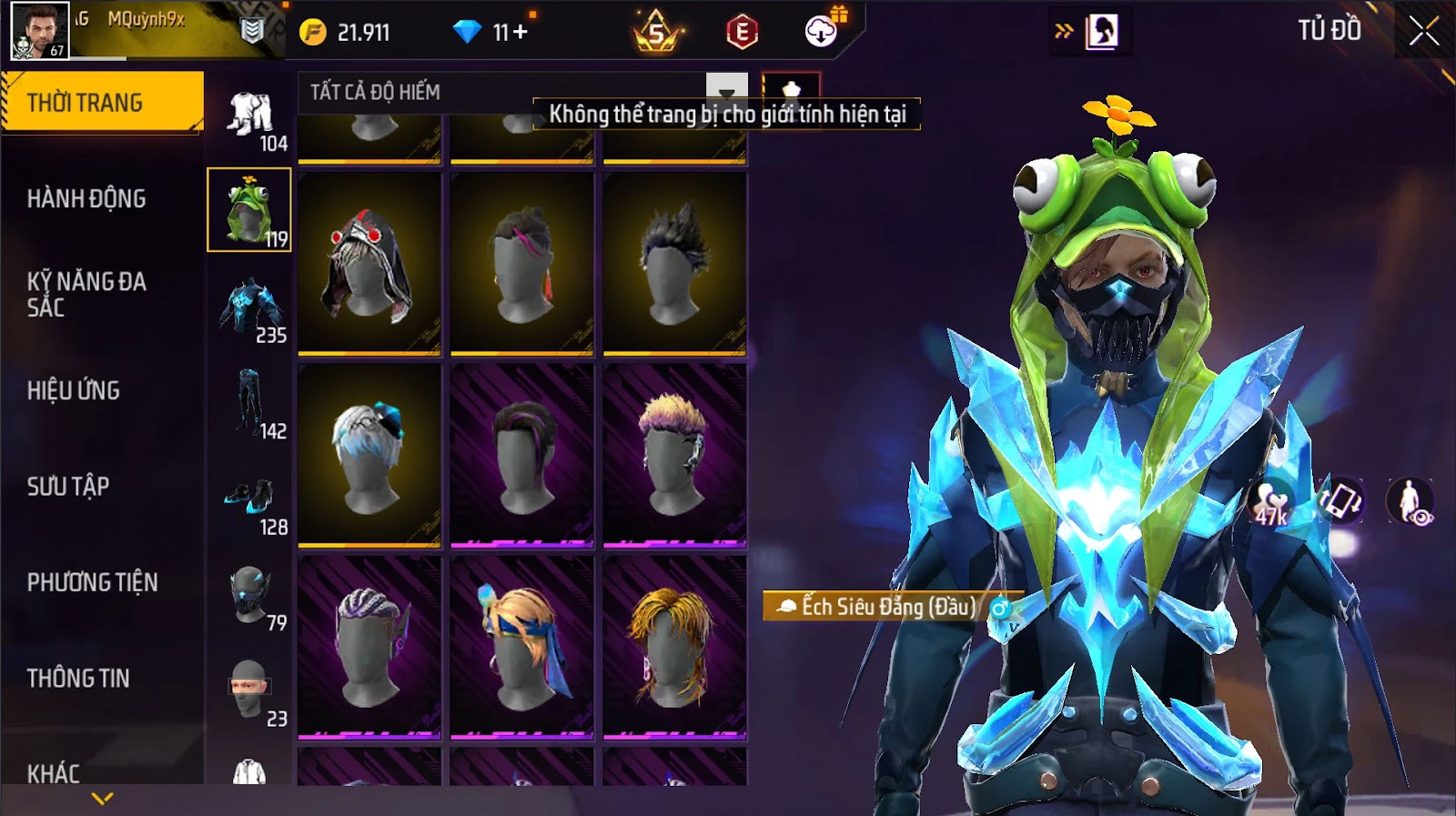Open the Thông Tin section
The image size is (1456, 816).
pos(78,678)
